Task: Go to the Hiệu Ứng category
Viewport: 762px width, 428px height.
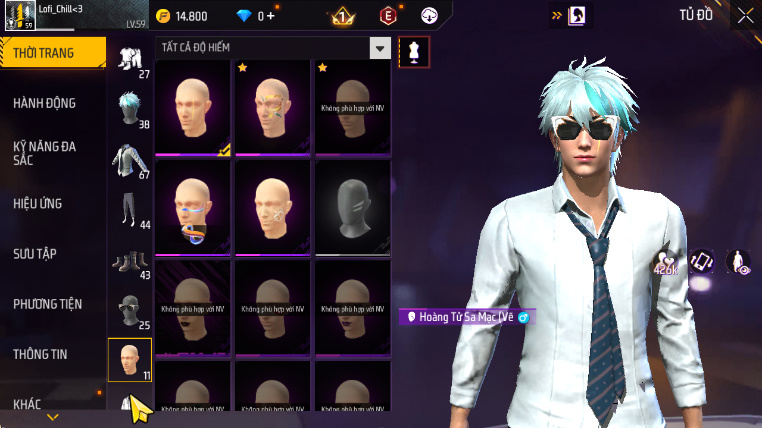Action: tap(38, 203)
